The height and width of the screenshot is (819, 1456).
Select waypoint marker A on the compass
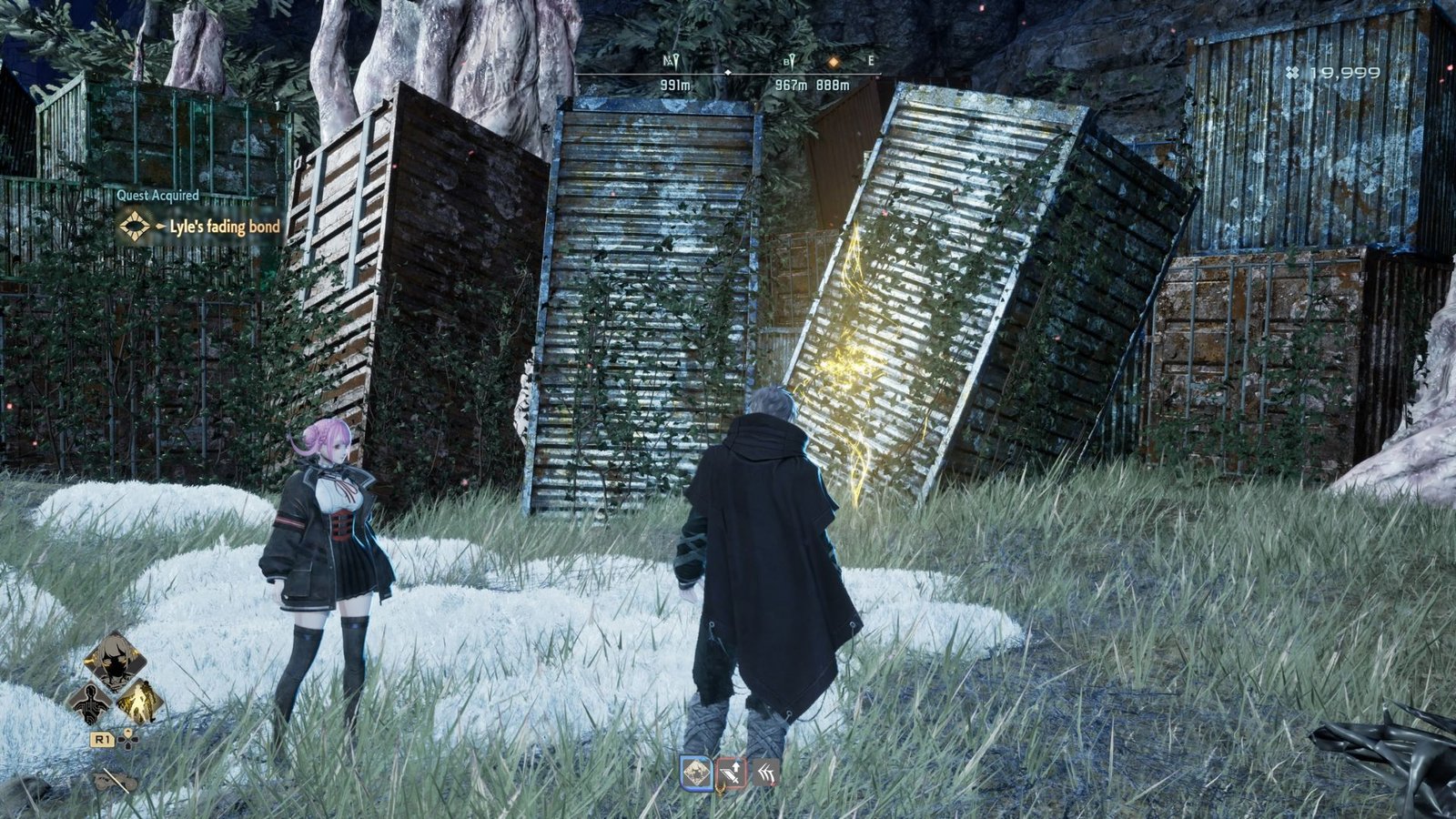click(x=672, y=61)
